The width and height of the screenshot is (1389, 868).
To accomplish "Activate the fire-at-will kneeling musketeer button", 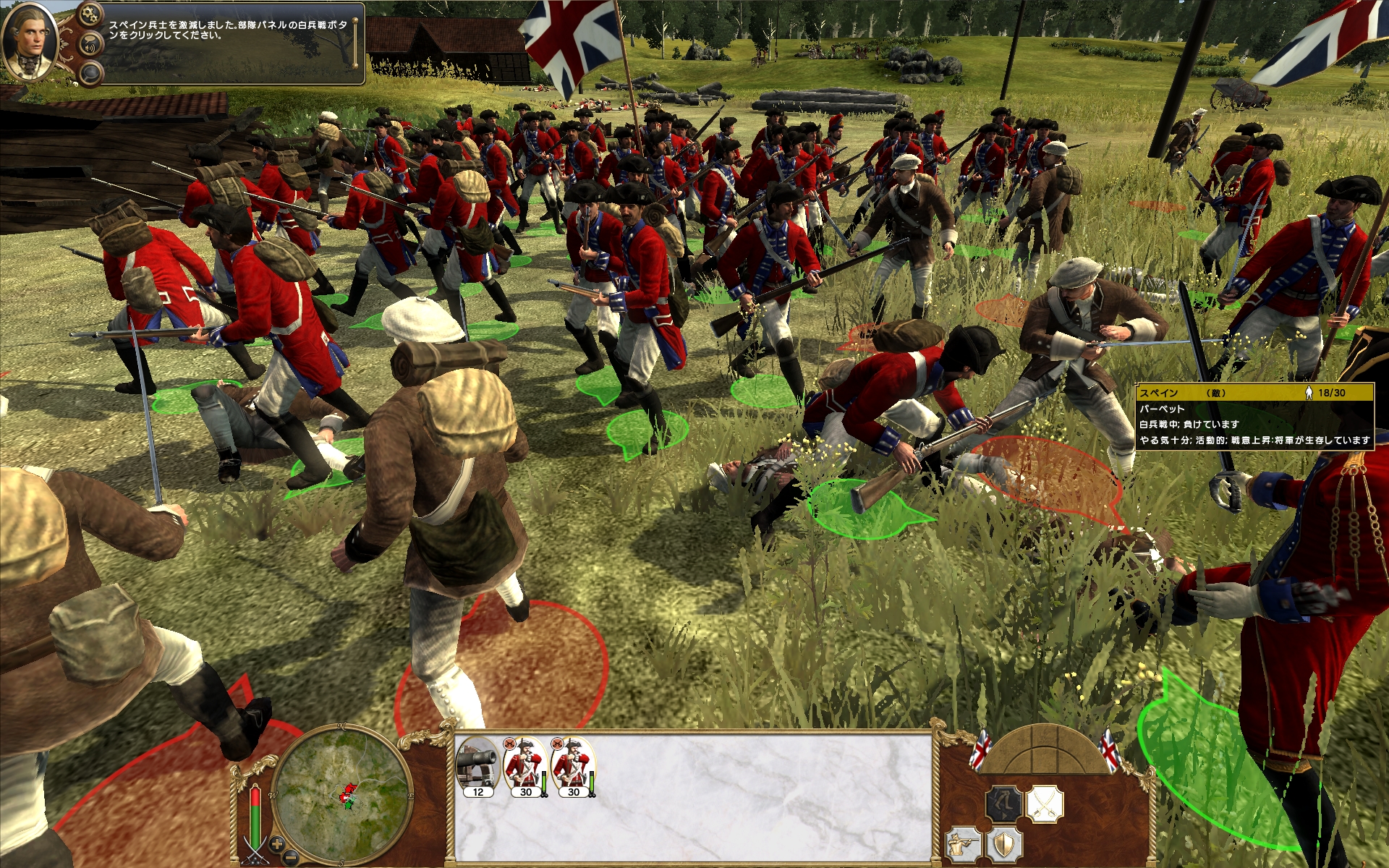I will pos(964,845).
